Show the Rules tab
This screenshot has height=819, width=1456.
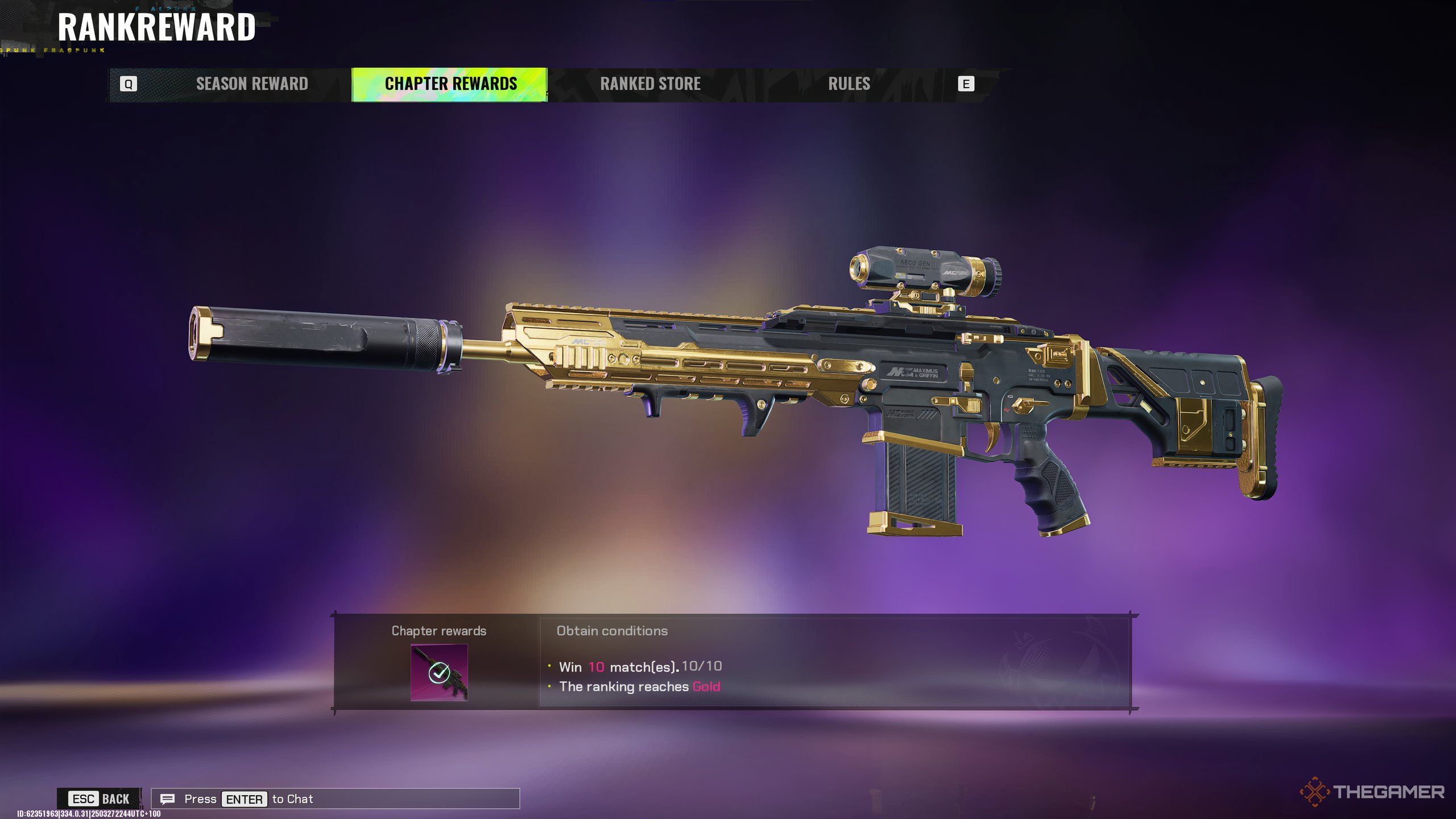pyautogui.click(x=849, y=84)
